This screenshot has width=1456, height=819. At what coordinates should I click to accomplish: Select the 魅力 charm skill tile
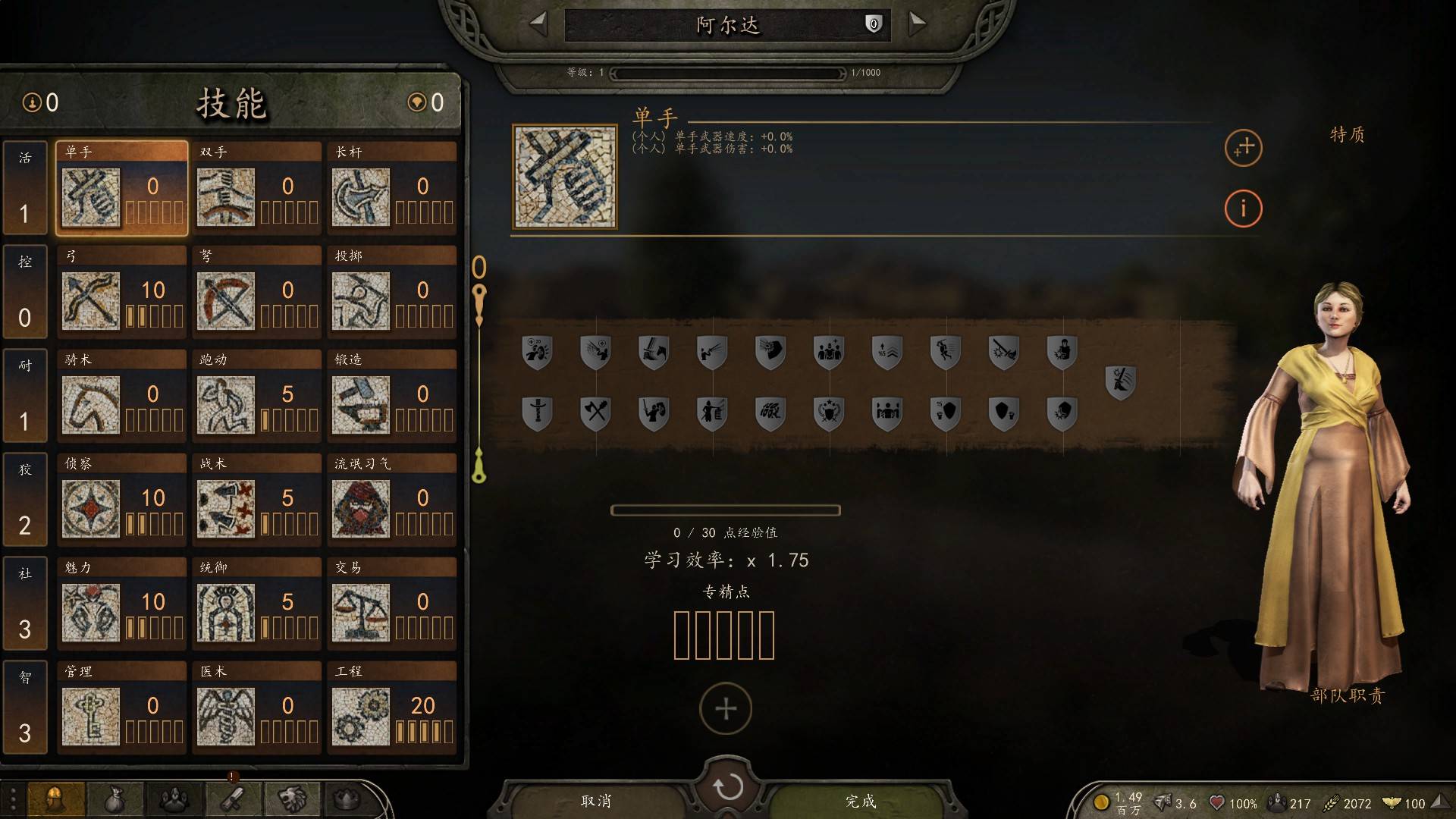121,604
